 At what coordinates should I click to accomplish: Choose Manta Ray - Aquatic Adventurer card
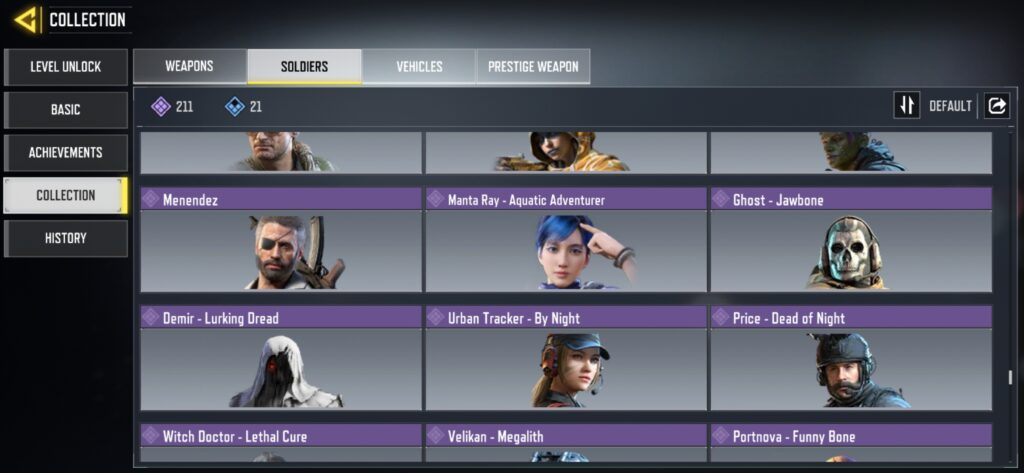coord(566,240)
